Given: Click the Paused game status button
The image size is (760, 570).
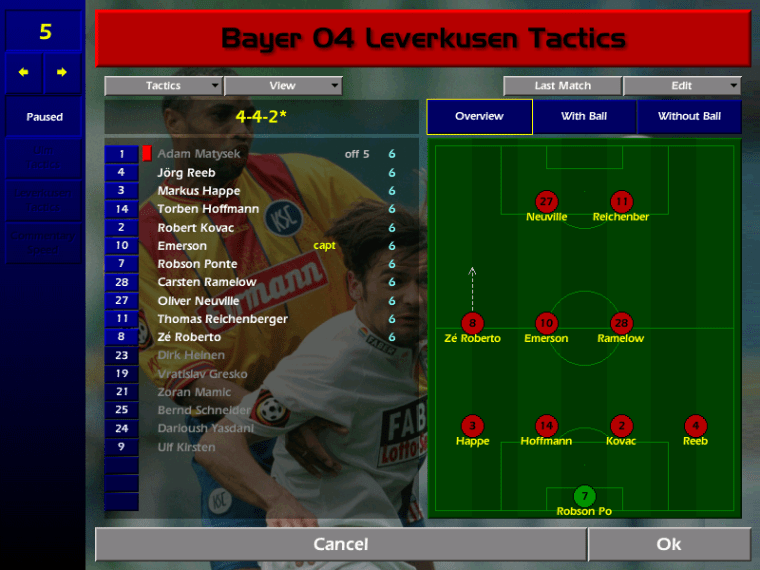Looking at the screenshot, I should (44, 117).
